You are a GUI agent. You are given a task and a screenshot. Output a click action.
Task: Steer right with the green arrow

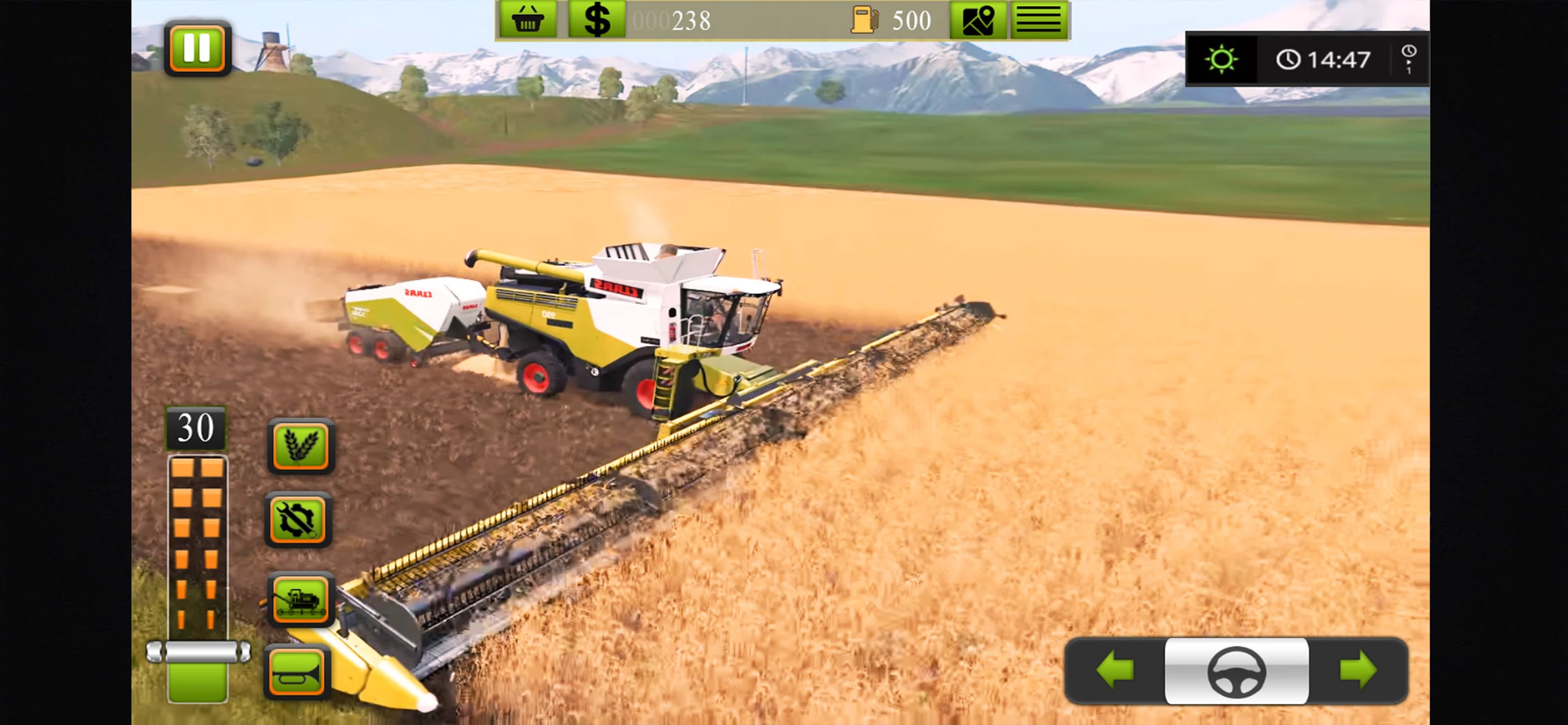1358,670
